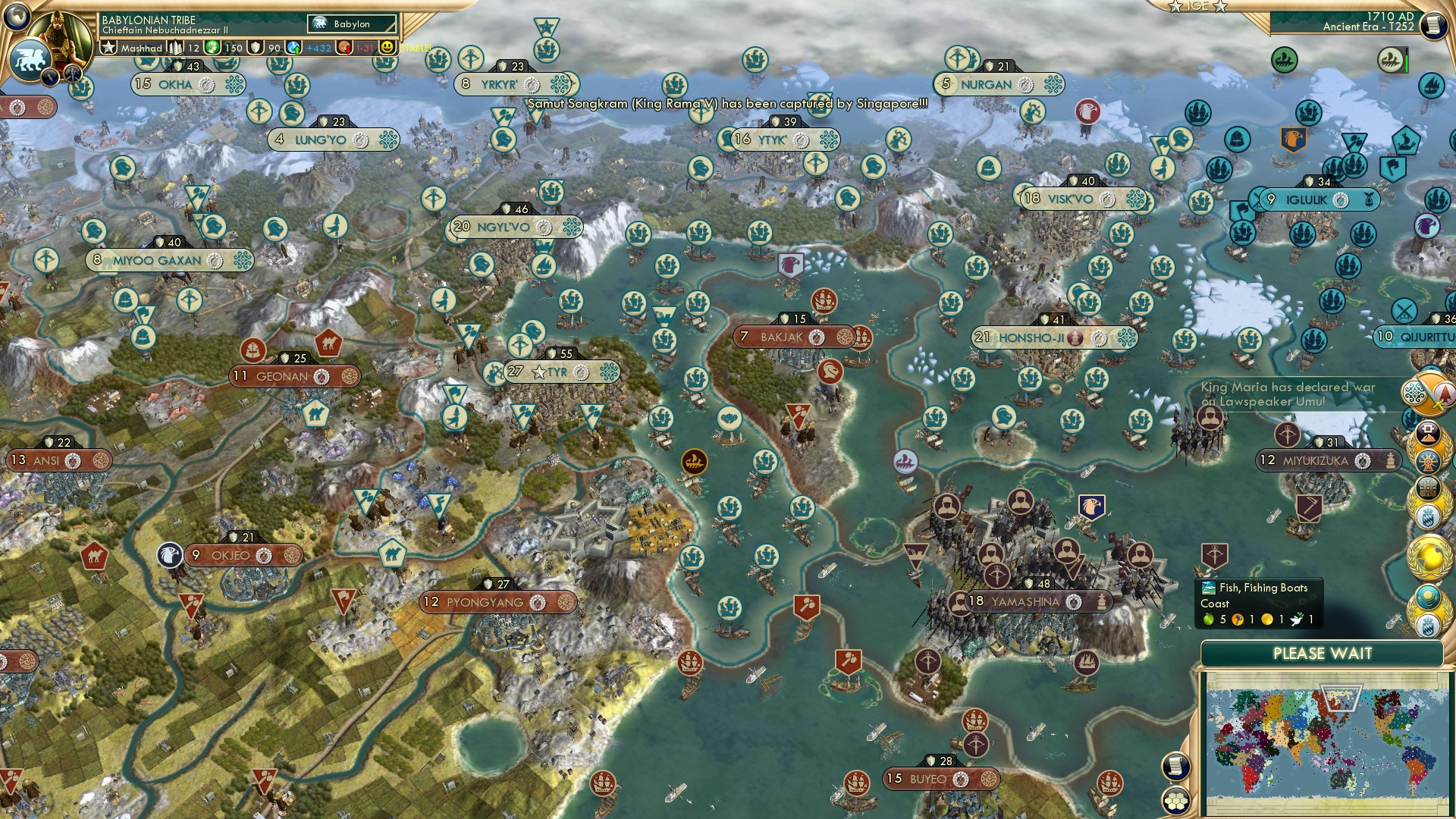1456x819 pixels.
Task: Toggle the star right of IGE
Action: click(1219, 7)
